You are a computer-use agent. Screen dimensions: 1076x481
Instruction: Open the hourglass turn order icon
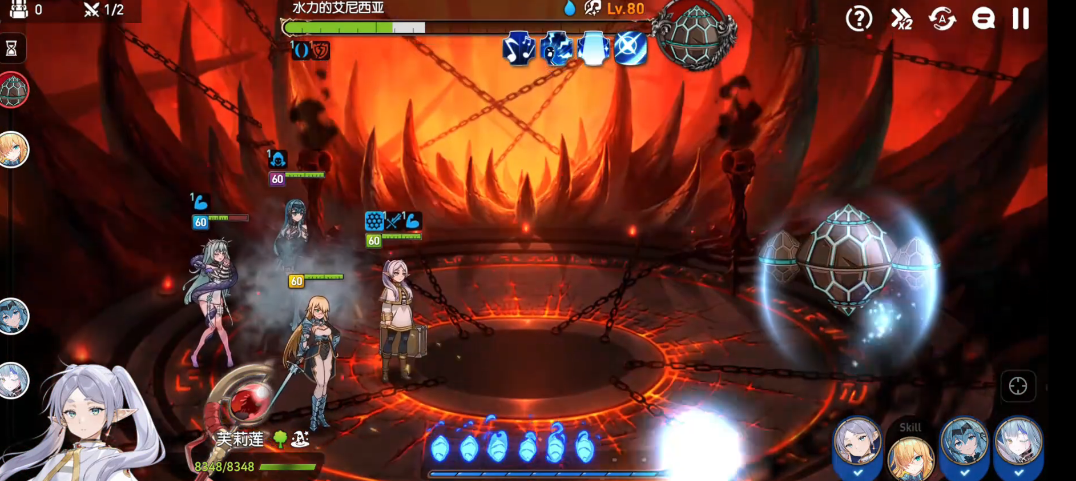pos(12,47)
